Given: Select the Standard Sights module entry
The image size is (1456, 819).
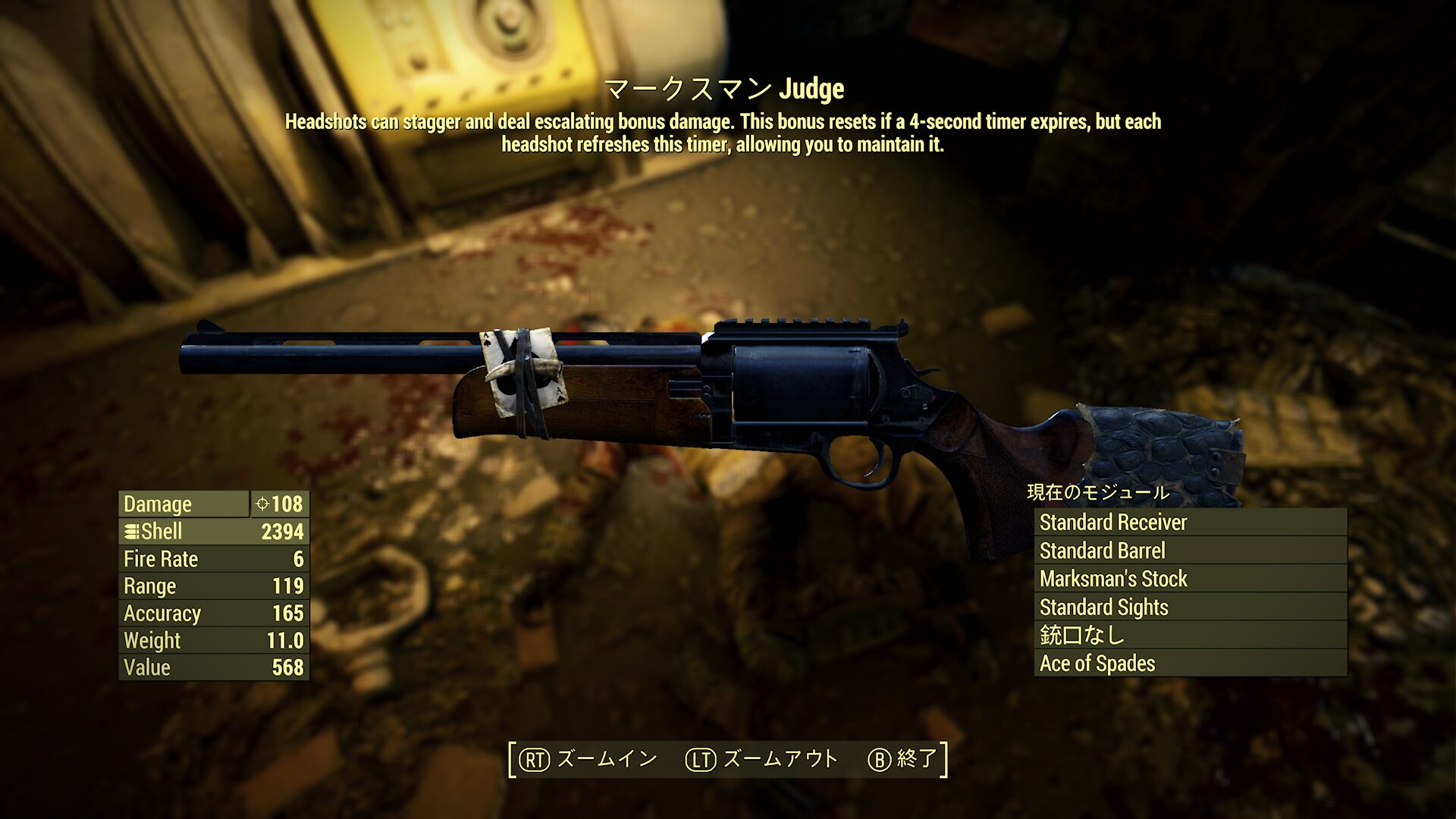Looking at the screenshot, I should pyautogui.click(x=1189, y=607).
